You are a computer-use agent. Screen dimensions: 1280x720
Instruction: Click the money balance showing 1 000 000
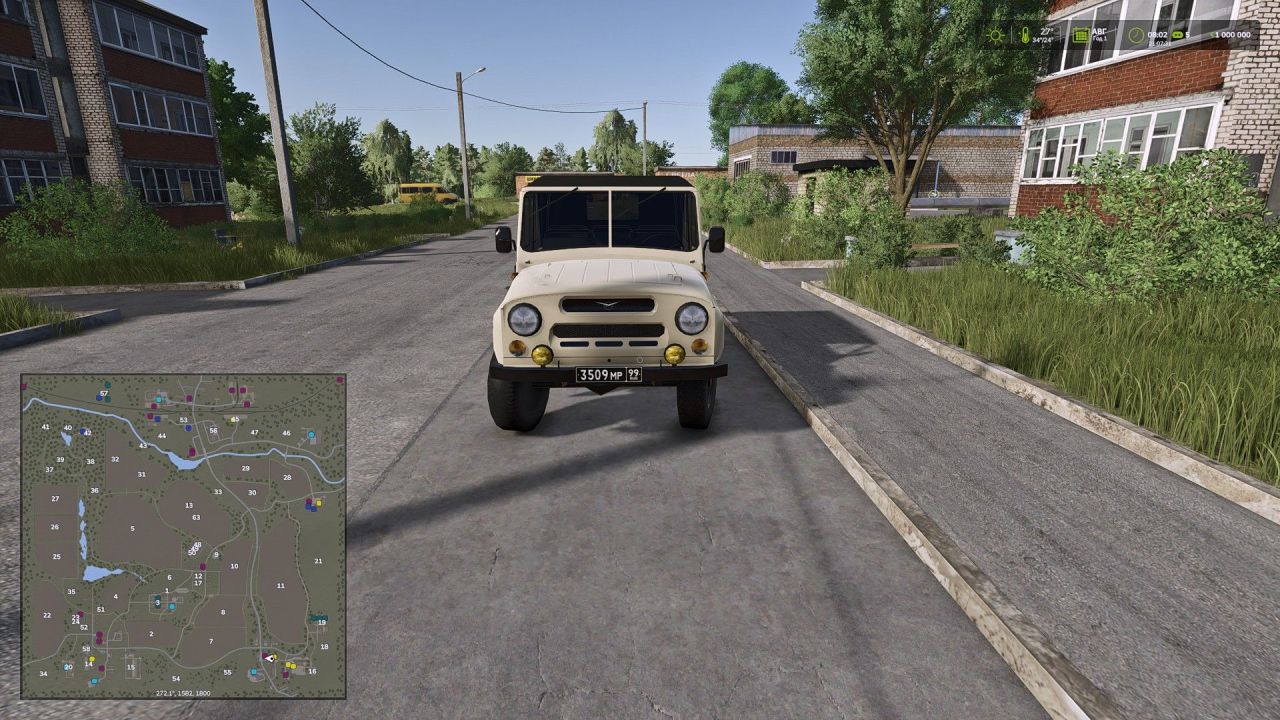point(1232,35)
